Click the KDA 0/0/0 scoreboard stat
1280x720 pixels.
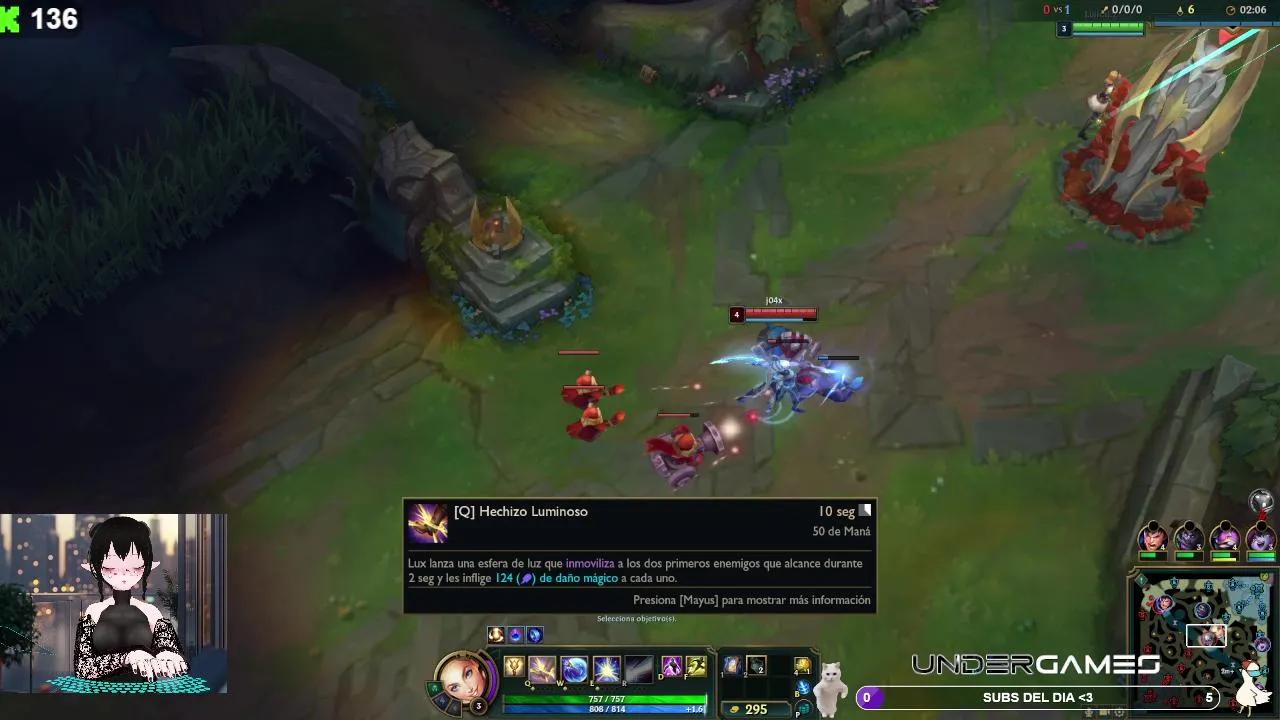tap(1126, 8)
